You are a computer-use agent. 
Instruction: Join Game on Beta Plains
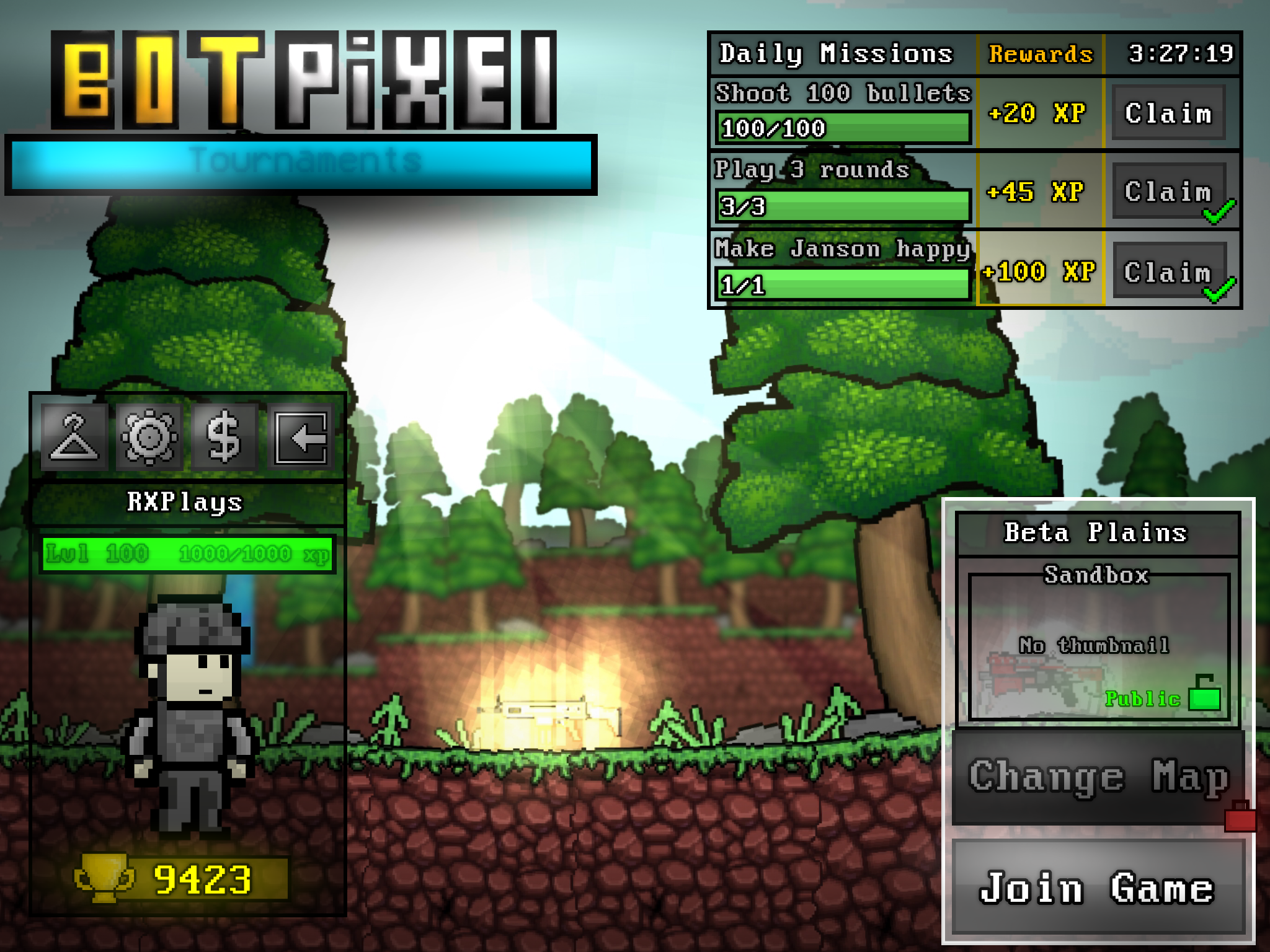[x=1098, y=888]
